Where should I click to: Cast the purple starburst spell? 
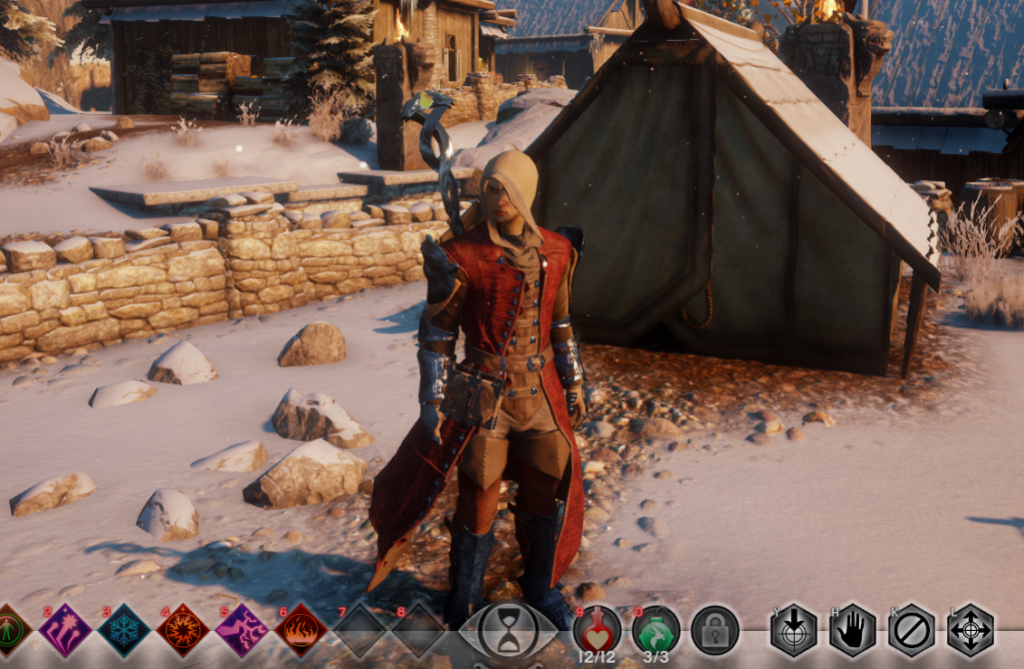[65, 630]
